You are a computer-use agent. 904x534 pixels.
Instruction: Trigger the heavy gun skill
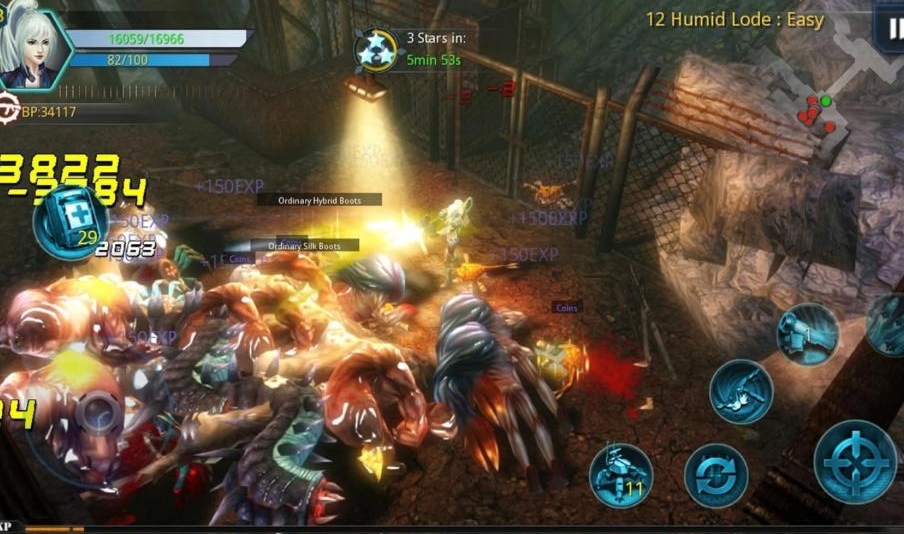point(807,334)
